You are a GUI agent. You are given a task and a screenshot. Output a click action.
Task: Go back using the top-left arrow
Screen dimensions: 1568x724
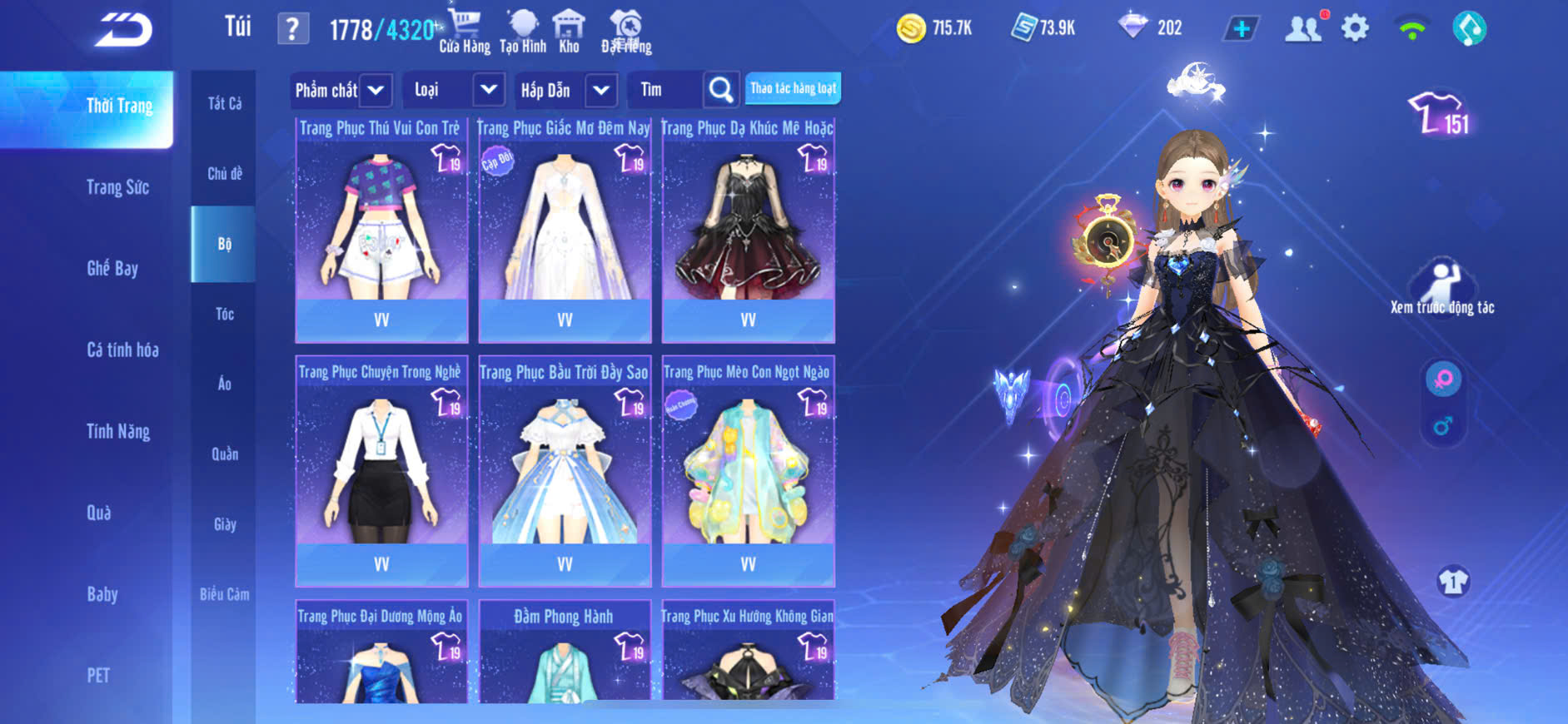tap(123, 30)
